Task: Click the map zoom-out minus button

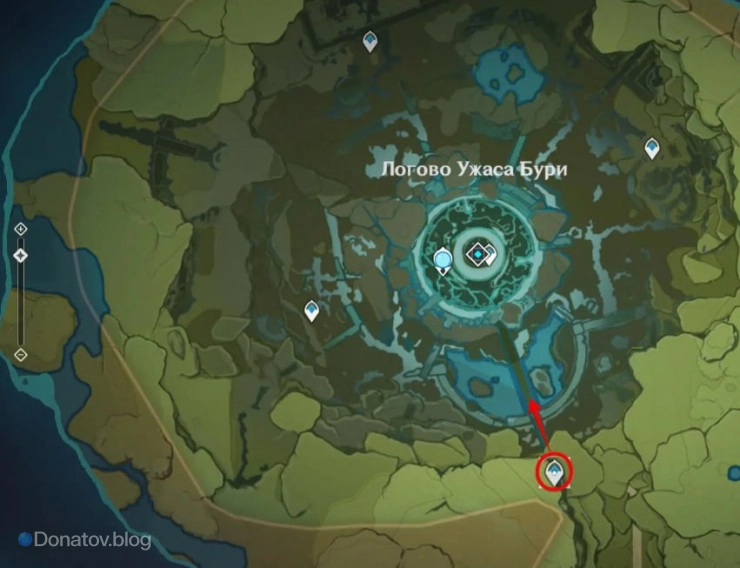Action: coord(21,354)
